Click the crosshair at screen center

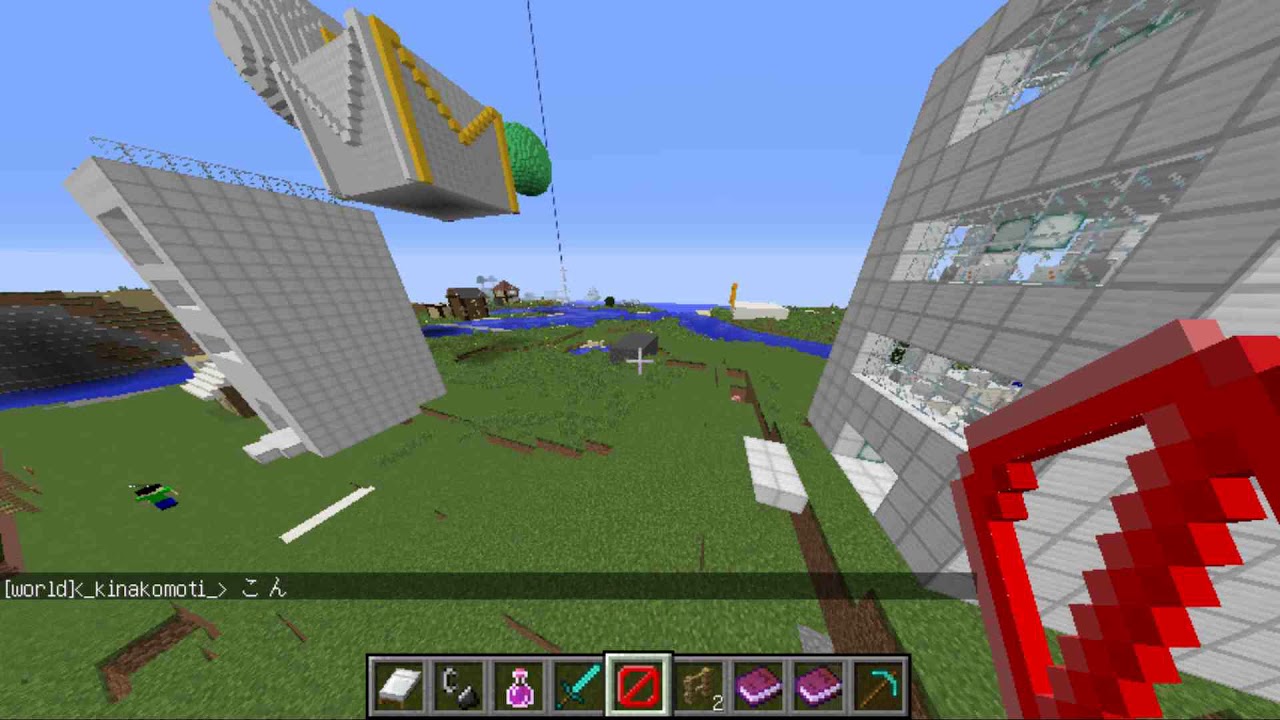[x=640, y=360]
